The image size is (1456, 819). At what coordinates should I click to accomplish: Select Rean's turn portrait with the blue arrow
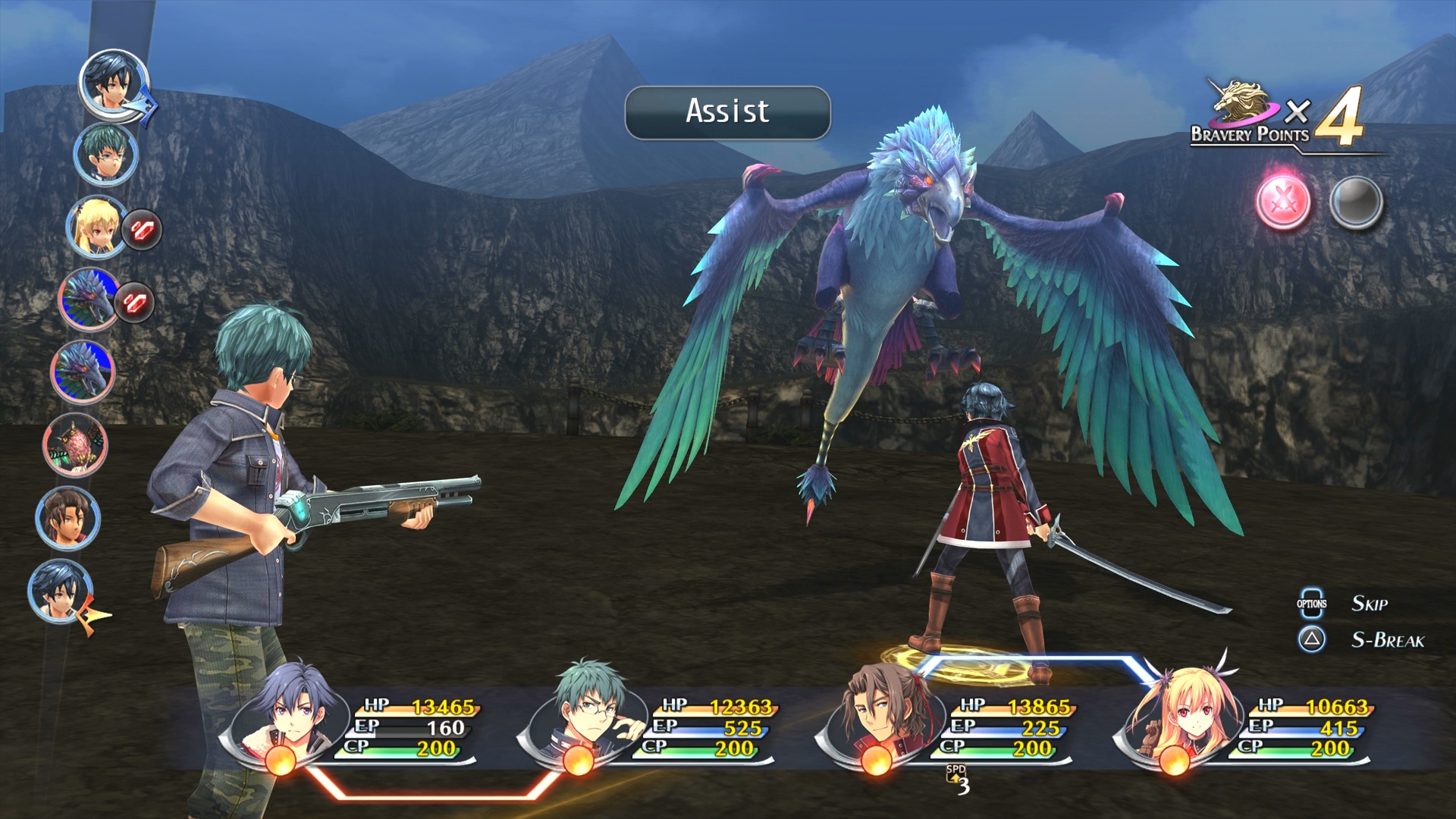click(x=114, y=83)
